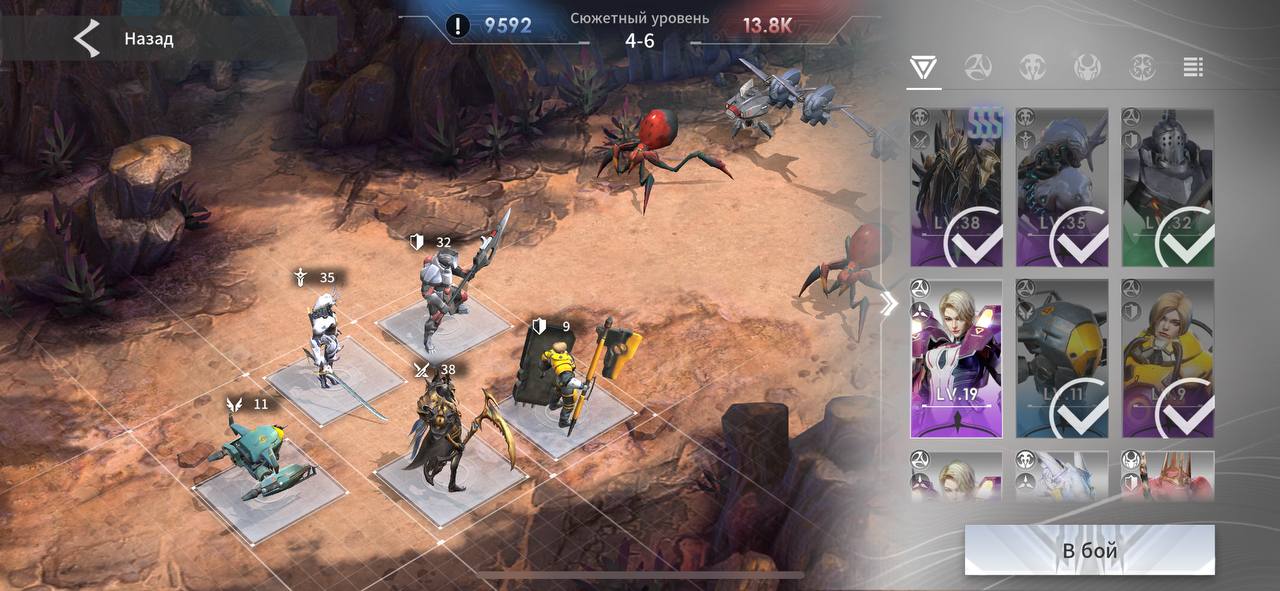Deselect the LV.38 SSS hero card
Image resolution: width=1280 pixels, height=591 pixels.
coord(956,188)
